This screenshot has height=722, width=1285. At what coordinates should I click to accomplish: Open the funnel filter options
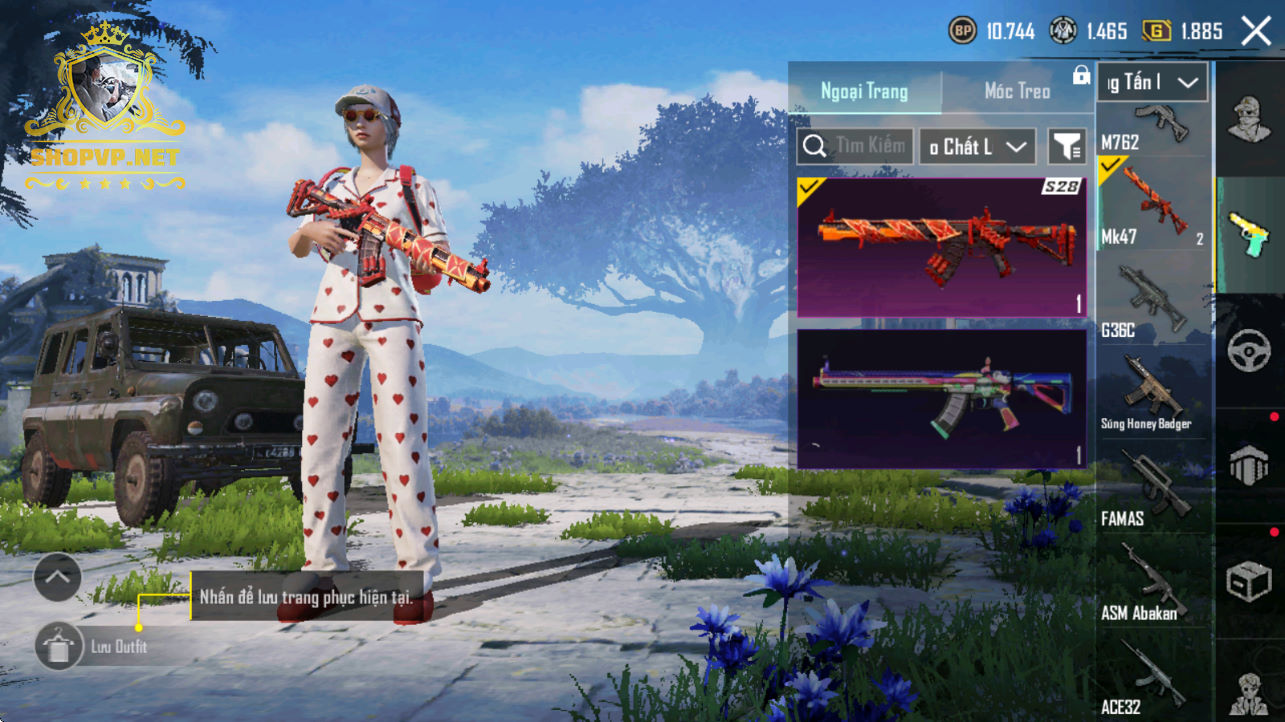pyautogui.click(x=1067, y=147)
